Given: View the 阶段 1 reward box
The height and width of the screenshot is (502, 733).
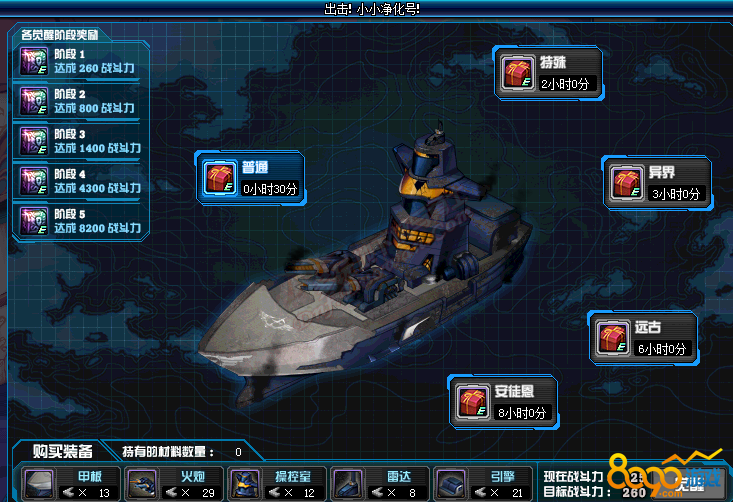Looking at the screenshot, I should pos(33,61).
